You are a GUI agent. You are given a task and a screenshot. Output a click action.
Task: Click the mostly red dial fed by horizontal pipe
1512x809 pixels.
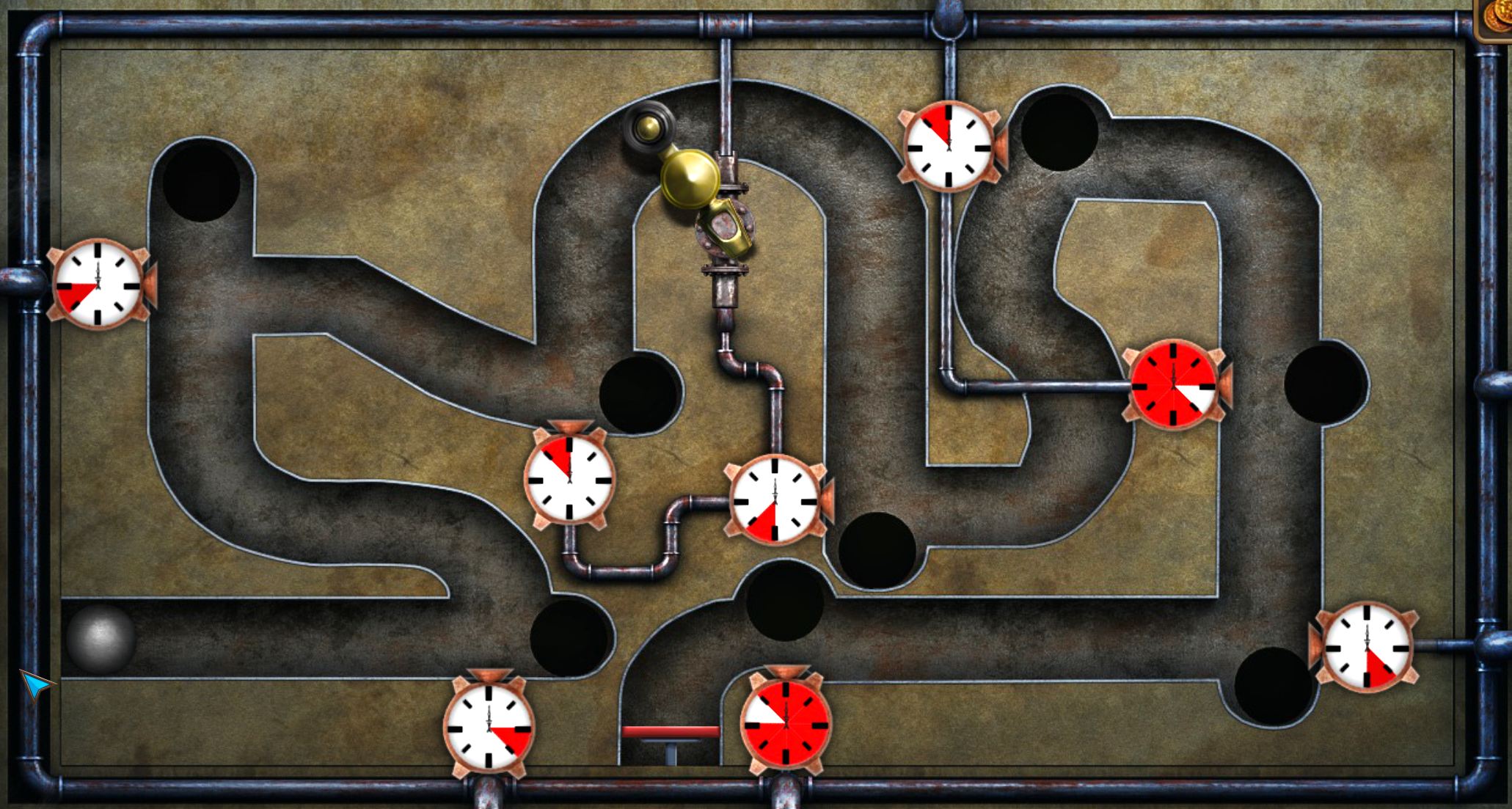point(1174,384)
